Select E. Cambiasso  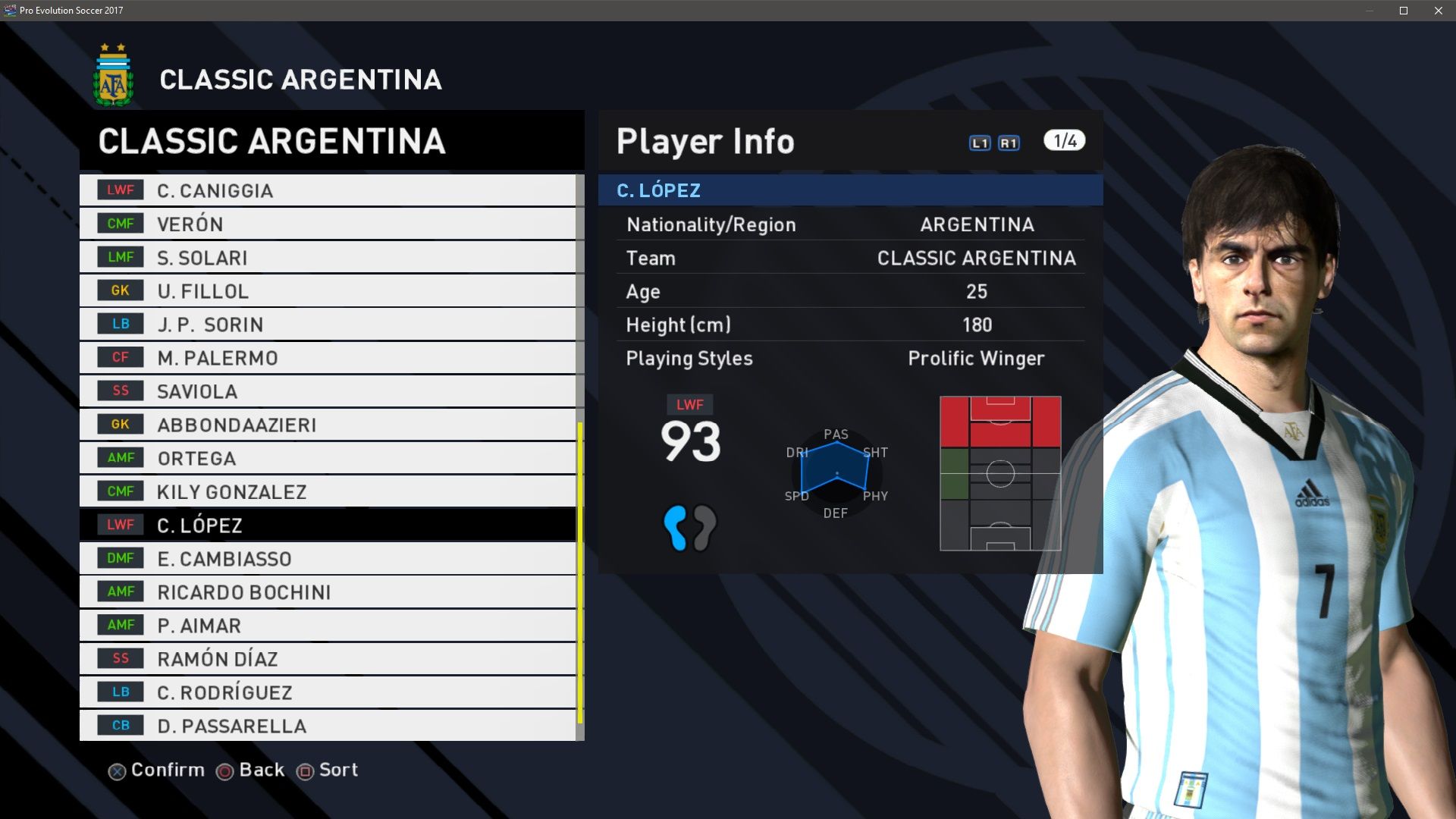pos(328,558)
